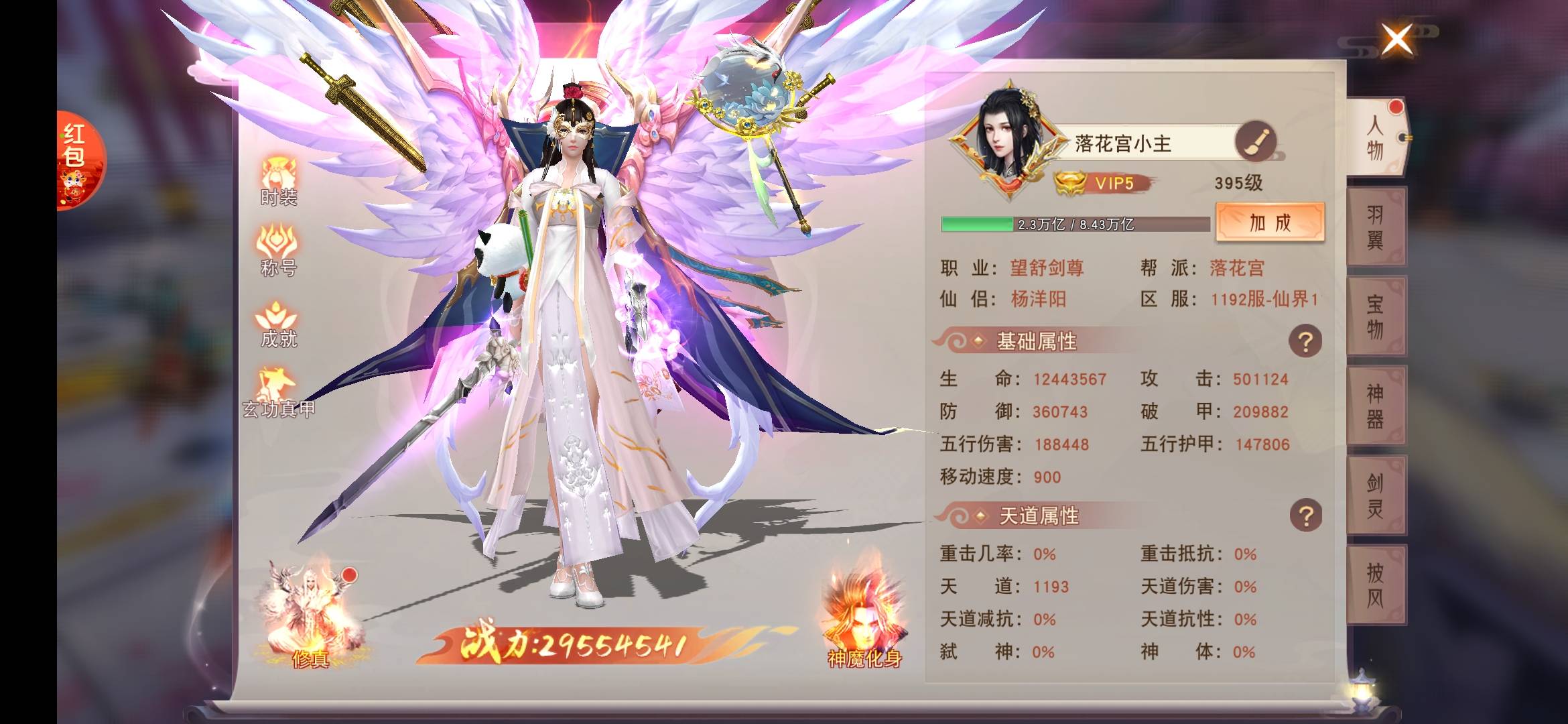Go to the 神器 artifact tab
Screen dimensions: 1568x724
pos(1375,406)
